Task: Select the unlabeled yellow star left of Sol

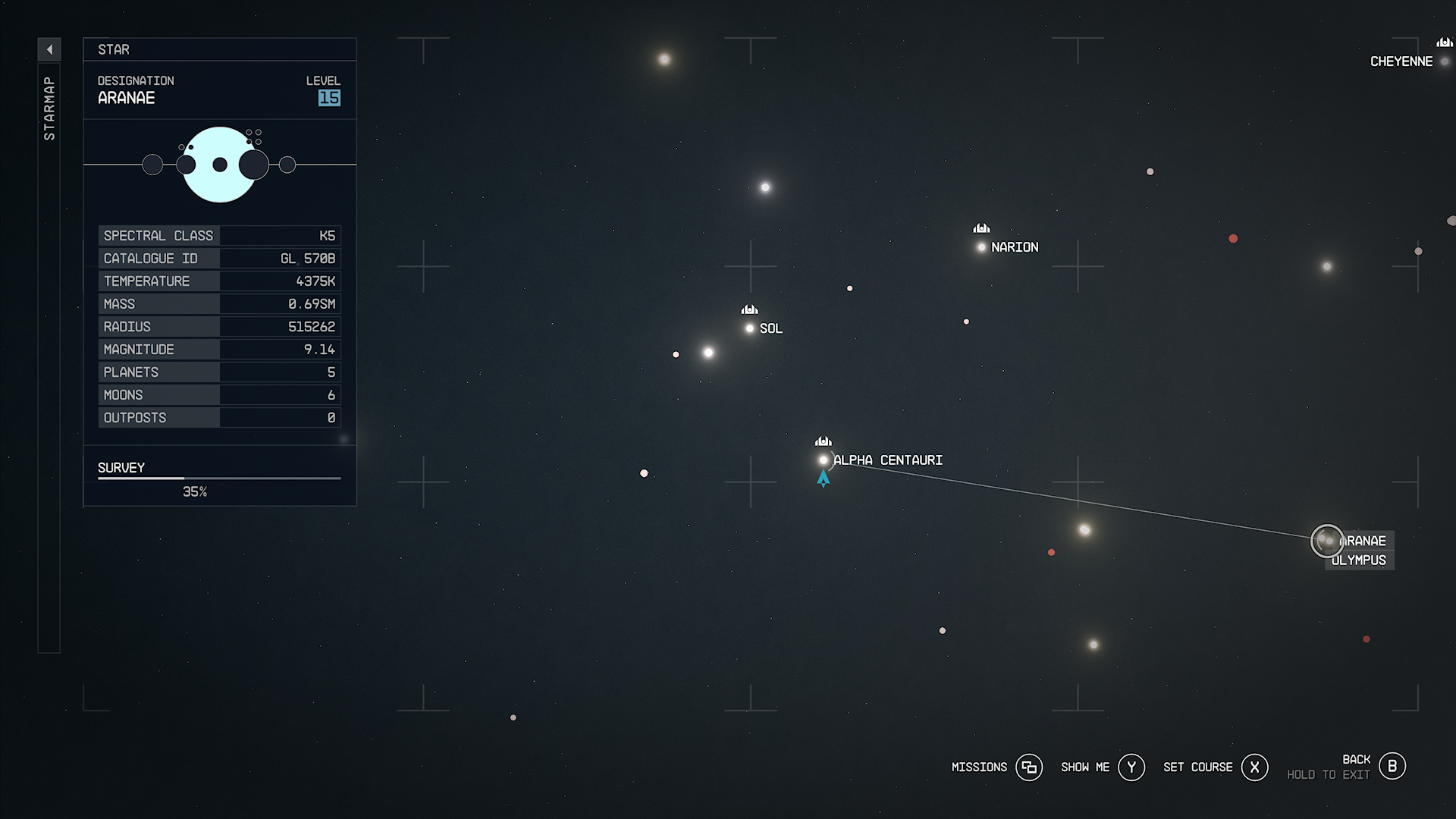Action: tap(708, 352)
